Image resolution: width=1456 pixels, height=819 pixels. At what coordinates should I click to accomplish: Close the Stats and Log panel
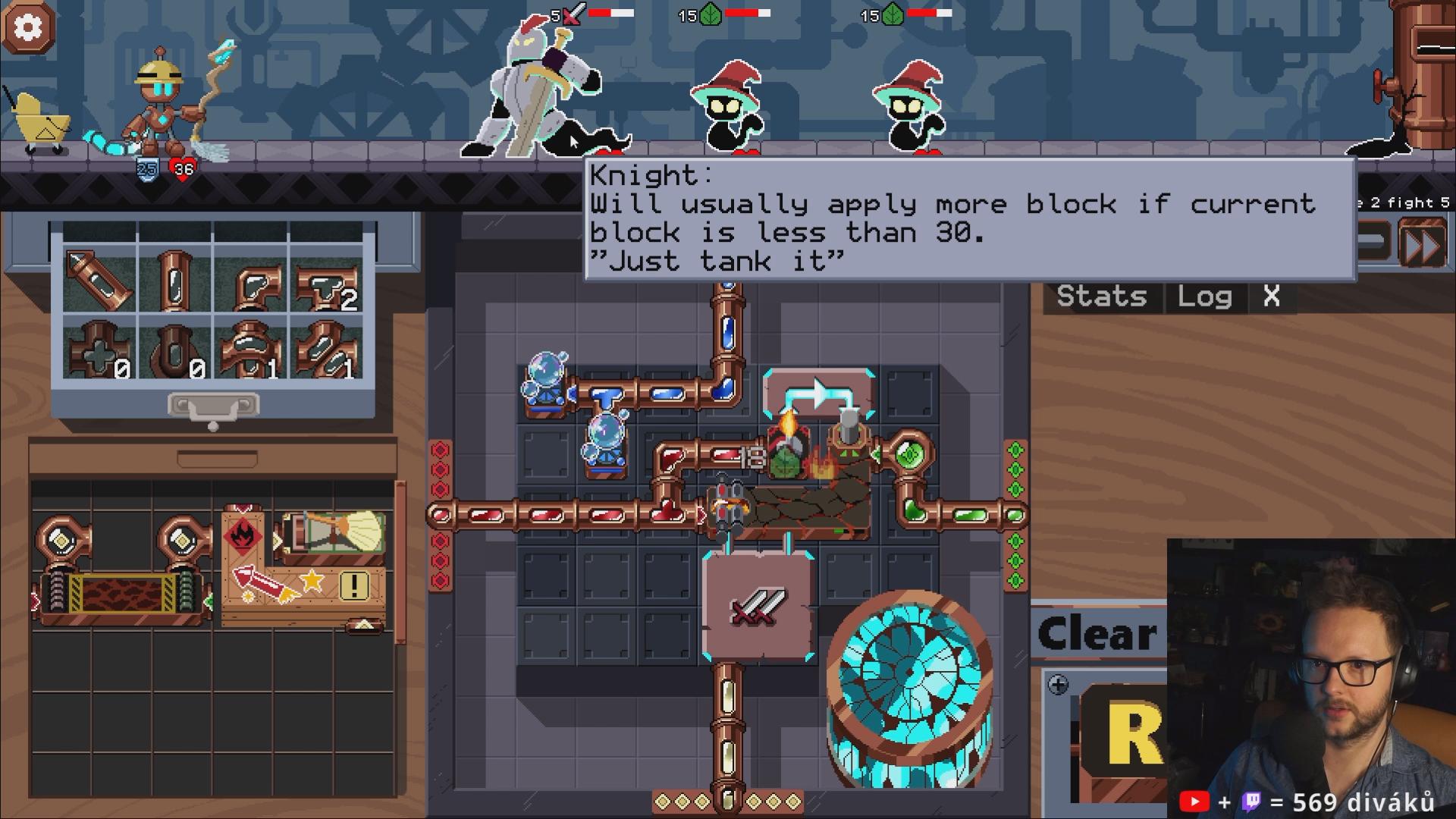(1272, 297)
